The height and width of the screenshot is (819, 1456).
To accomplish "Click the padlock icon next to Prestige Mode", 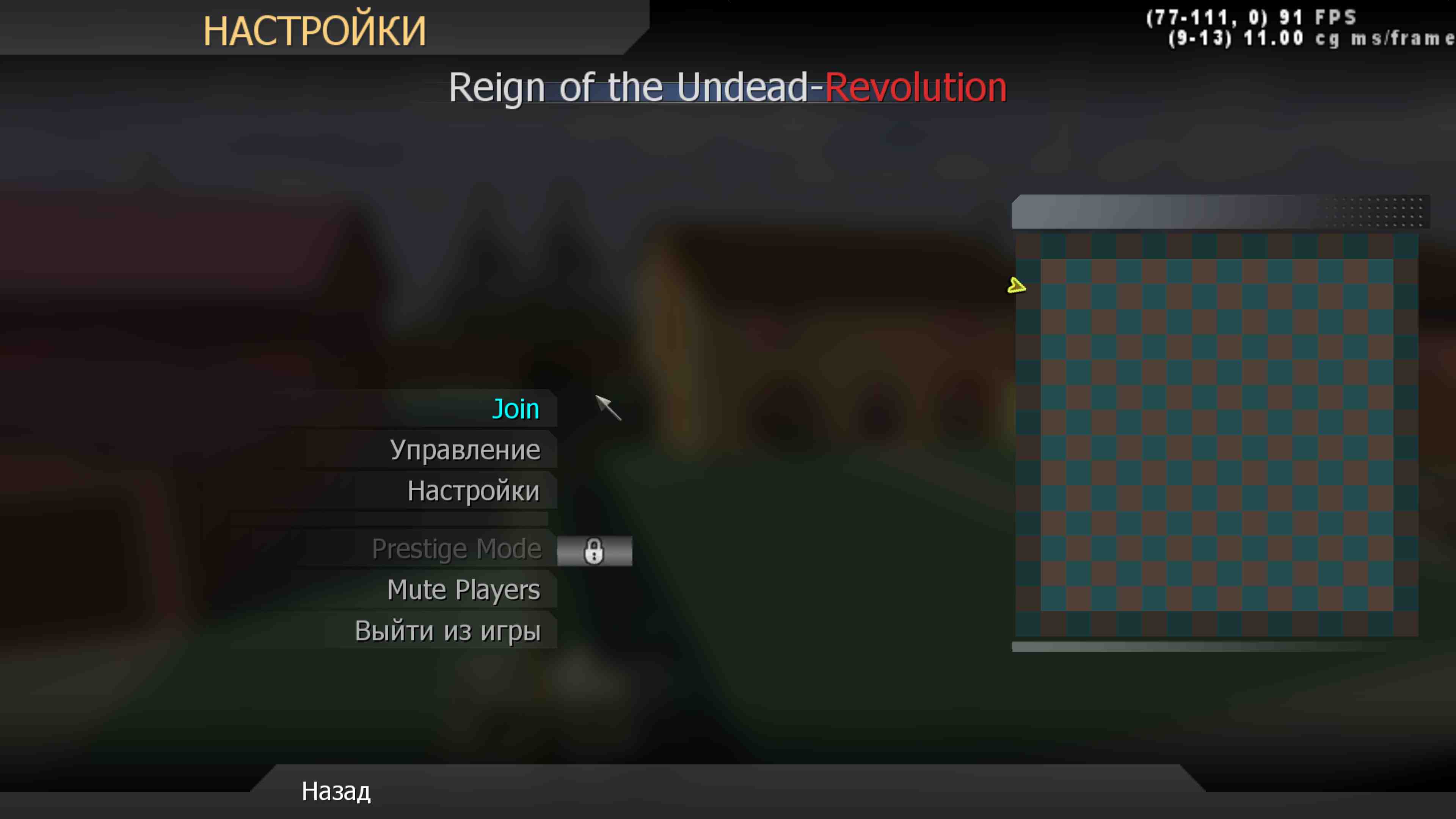I will pyautogui.click(x=594, y=550).
